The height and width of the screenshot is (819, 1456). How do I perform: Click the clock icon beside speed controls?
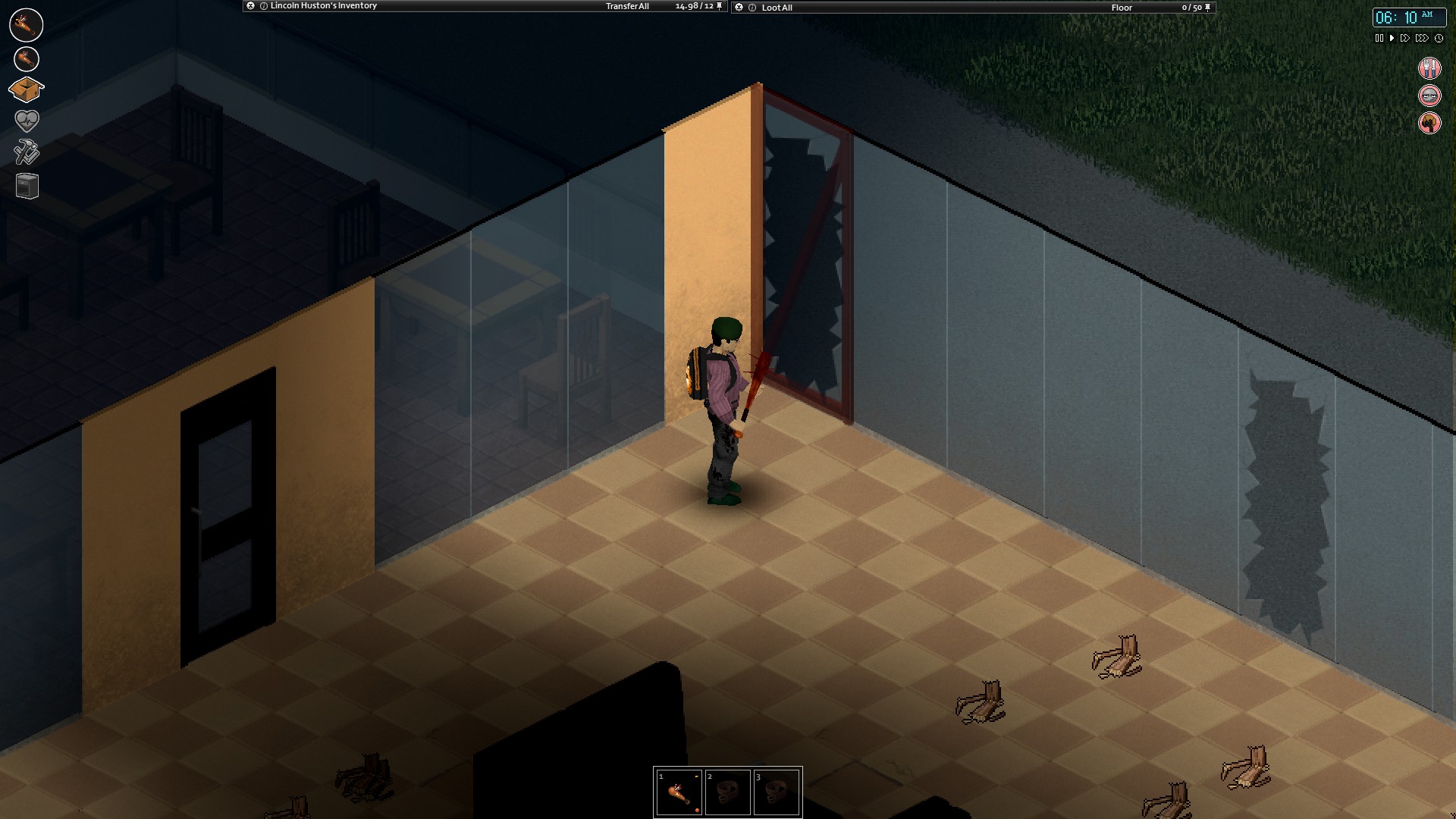1439,37
